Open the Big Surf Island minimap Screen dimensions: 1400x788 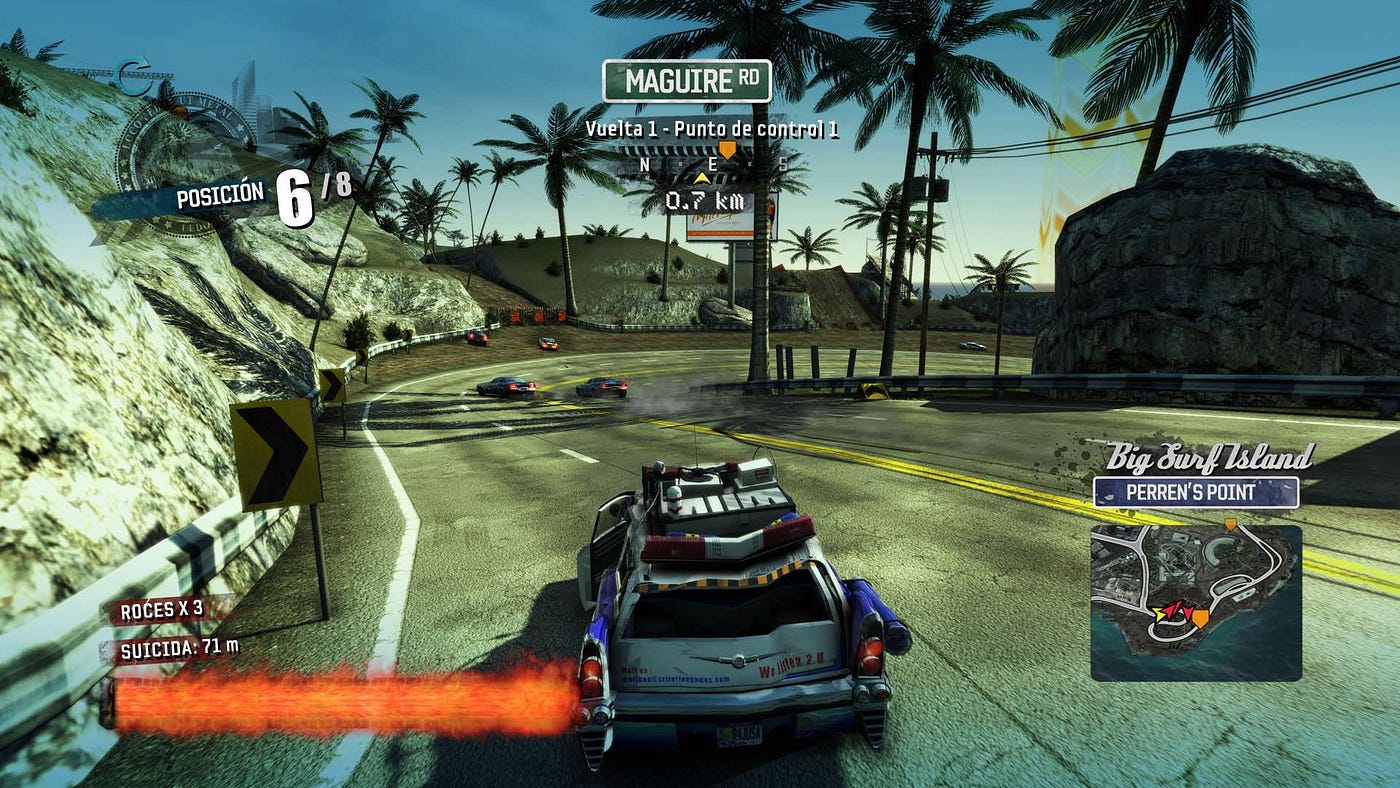click(1196, 602)
